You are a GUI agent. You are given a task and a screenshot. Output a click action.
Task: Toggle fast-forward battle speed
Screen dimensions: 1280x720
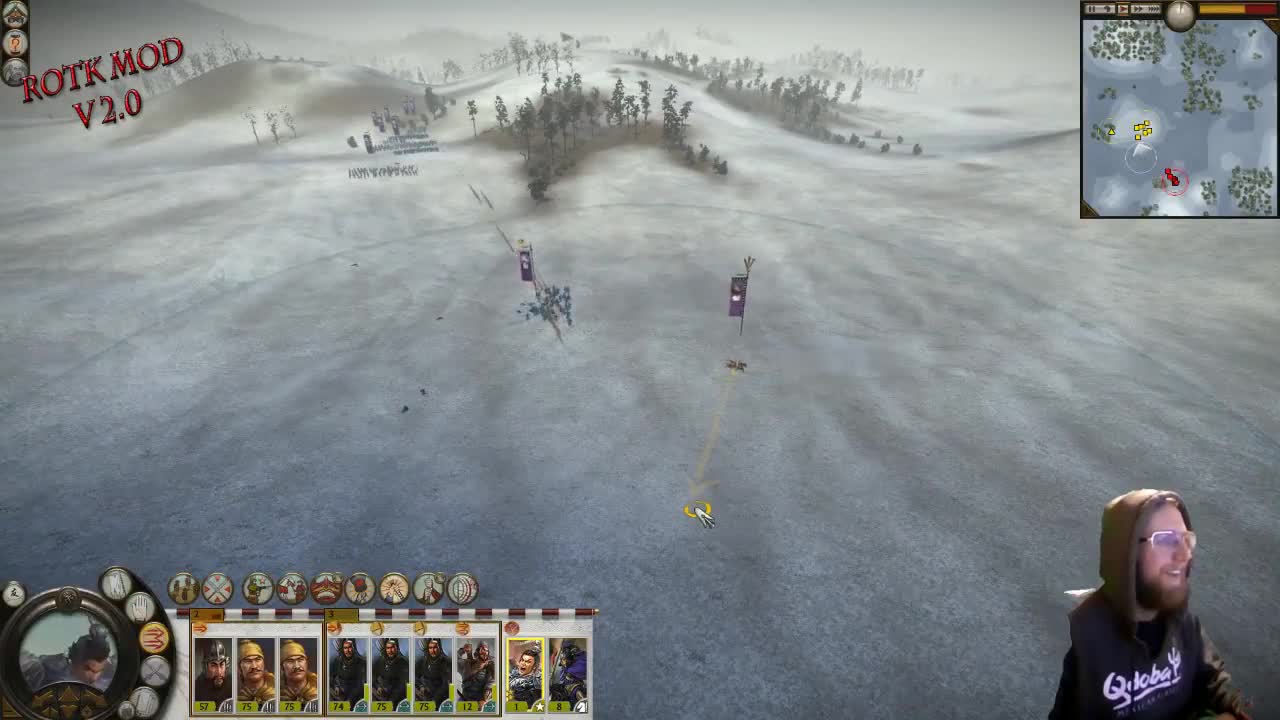pos(1139,9)
